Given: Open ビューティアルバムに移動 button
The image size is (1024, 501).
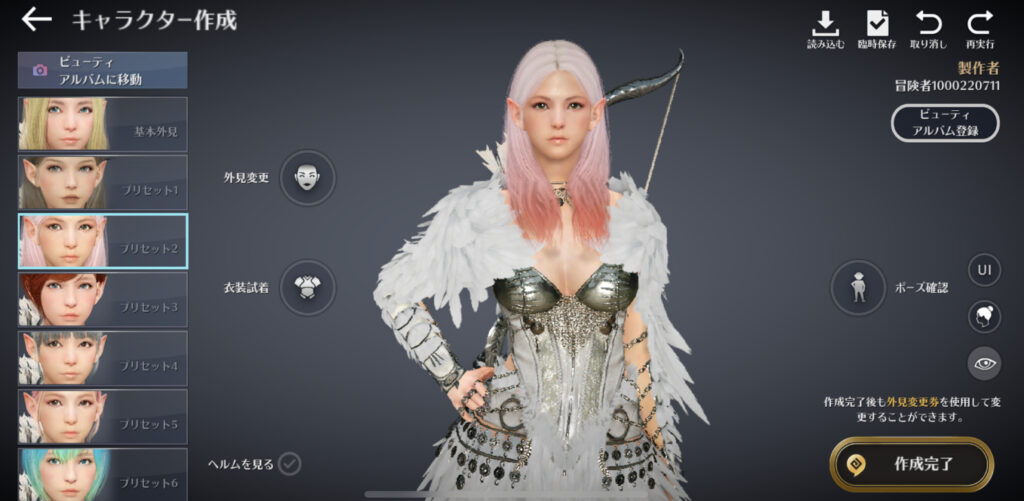Looking at the screenshot, I should click(102, 70).
